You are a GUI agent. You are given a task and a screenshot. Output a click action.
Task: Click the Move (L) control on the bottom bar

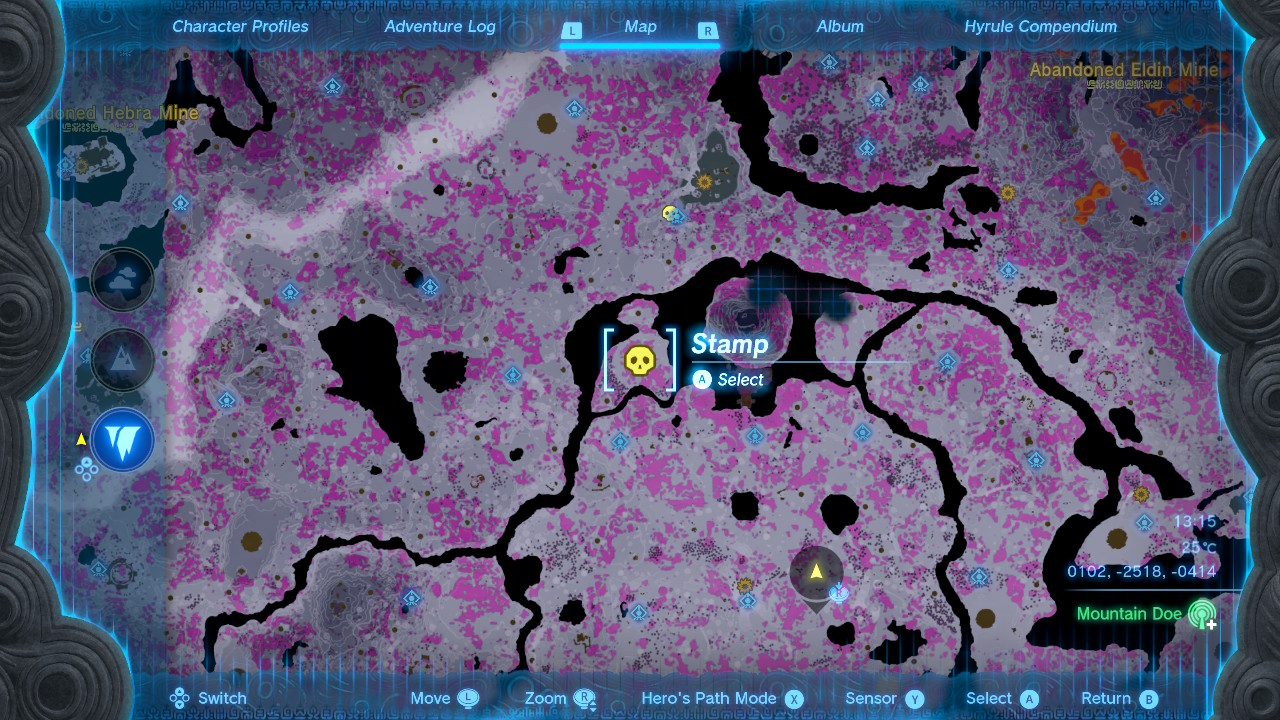(444, 698)
